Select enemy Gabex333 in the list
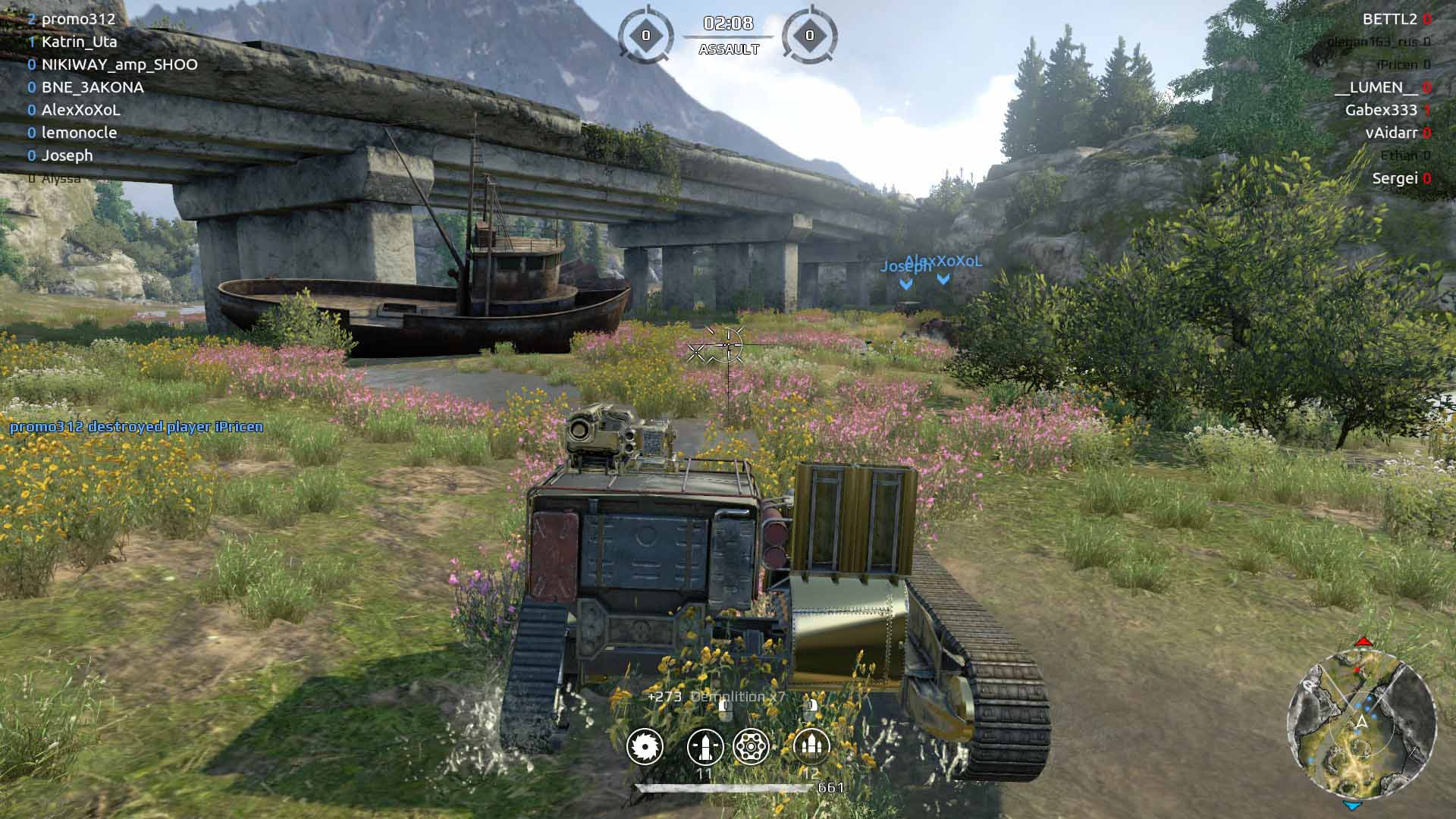 pyautogui.click(x=1381, y=110)
